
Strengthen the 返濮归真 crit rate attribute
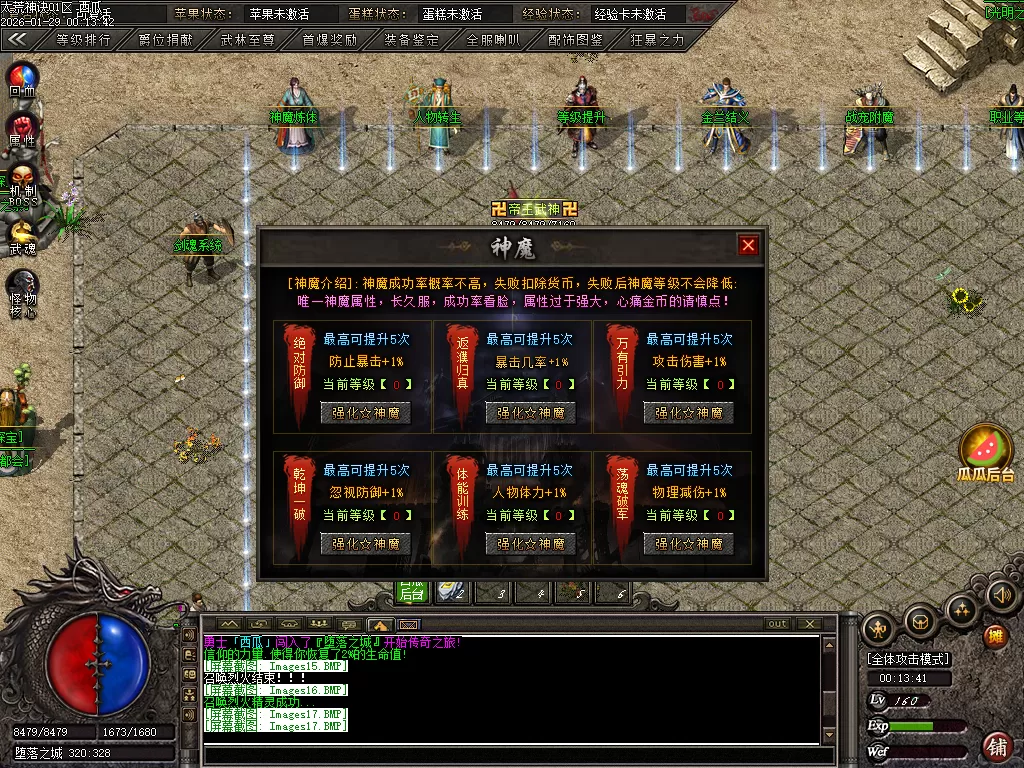click(x=530, y=412)
